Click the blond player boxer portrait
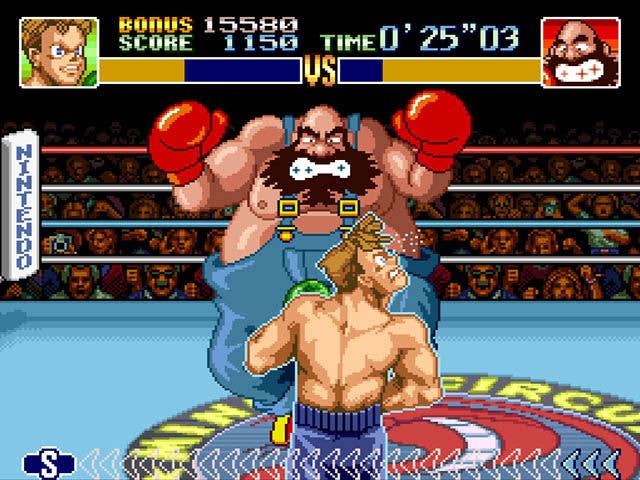The width and height of the screenshot is (640, 480). [59, 52]
